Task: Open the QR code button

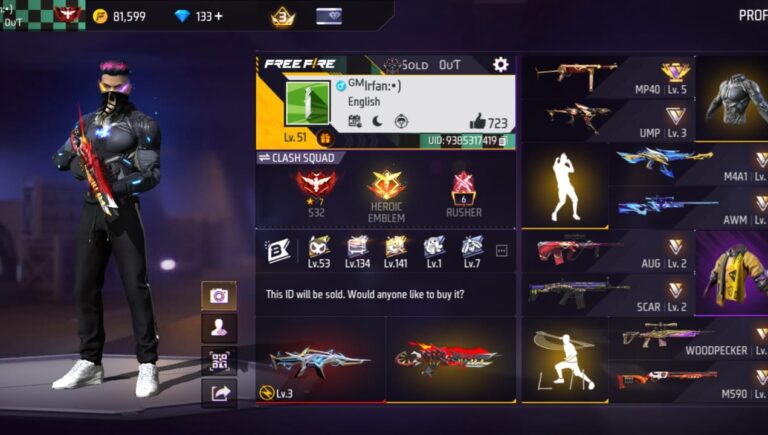Action: (x=218, y=360)
